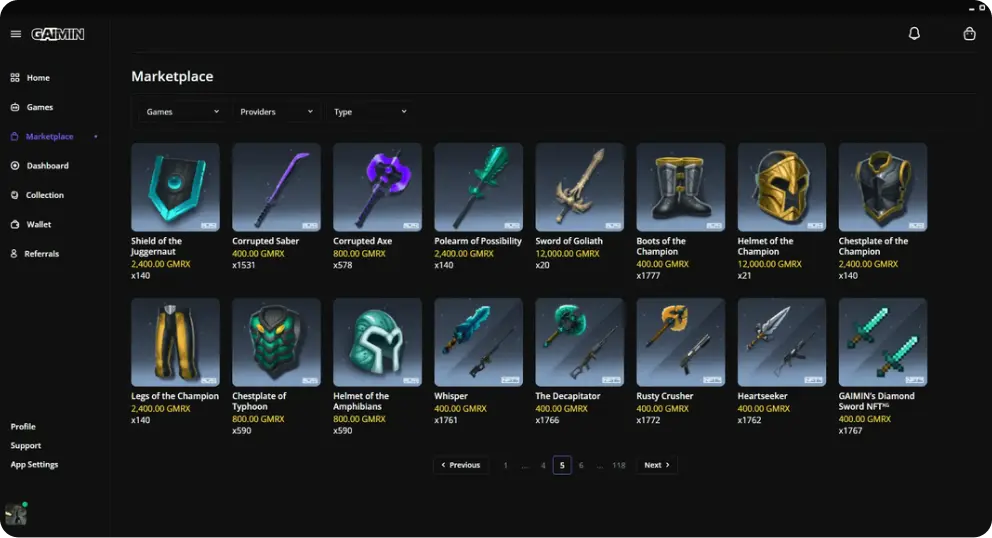View the Helmet of the Amphibians listing

tap(377, 342)
